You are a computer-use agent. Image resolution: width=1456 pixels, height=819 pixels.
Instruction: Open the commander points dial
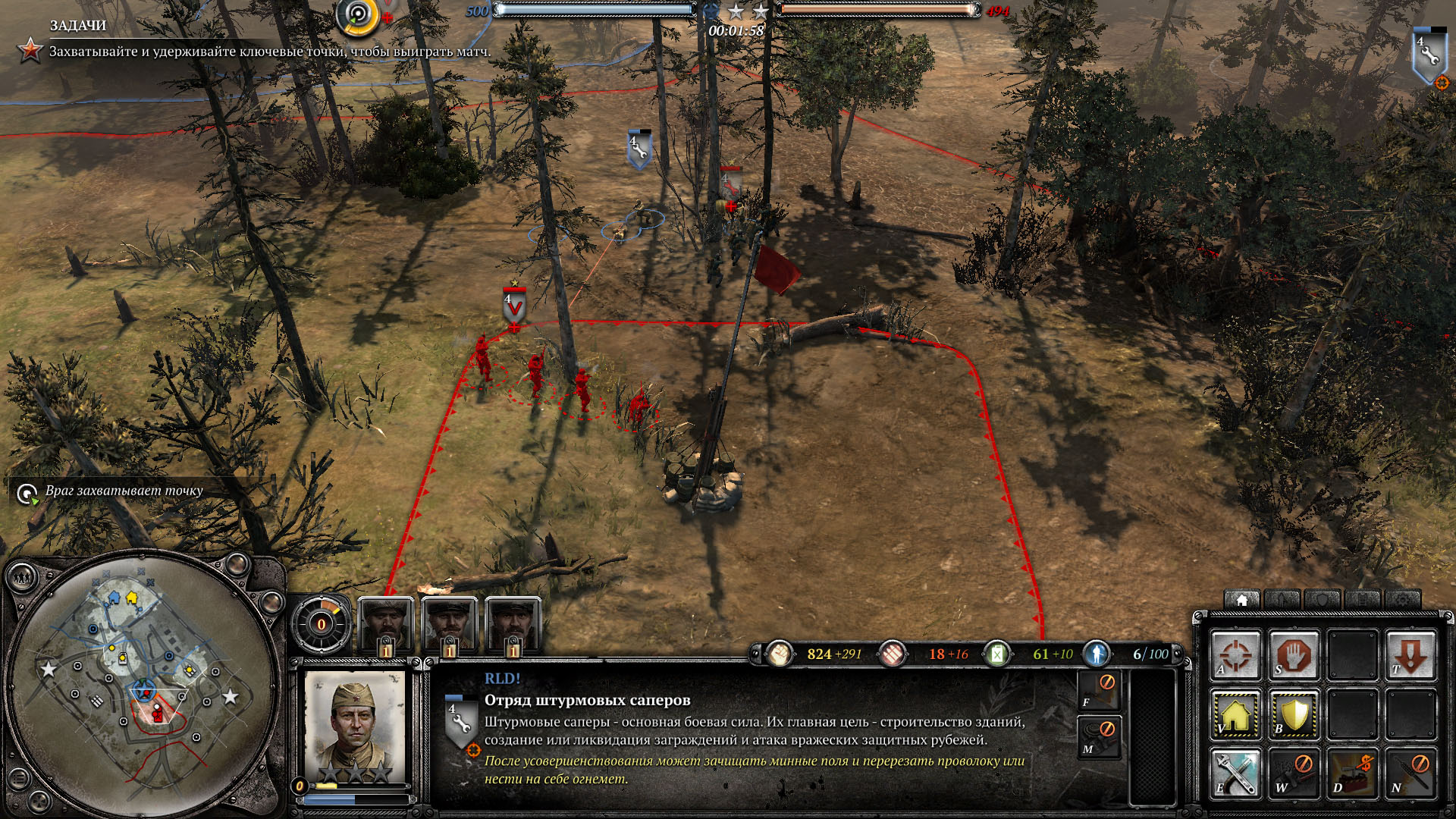click(321, 624)
